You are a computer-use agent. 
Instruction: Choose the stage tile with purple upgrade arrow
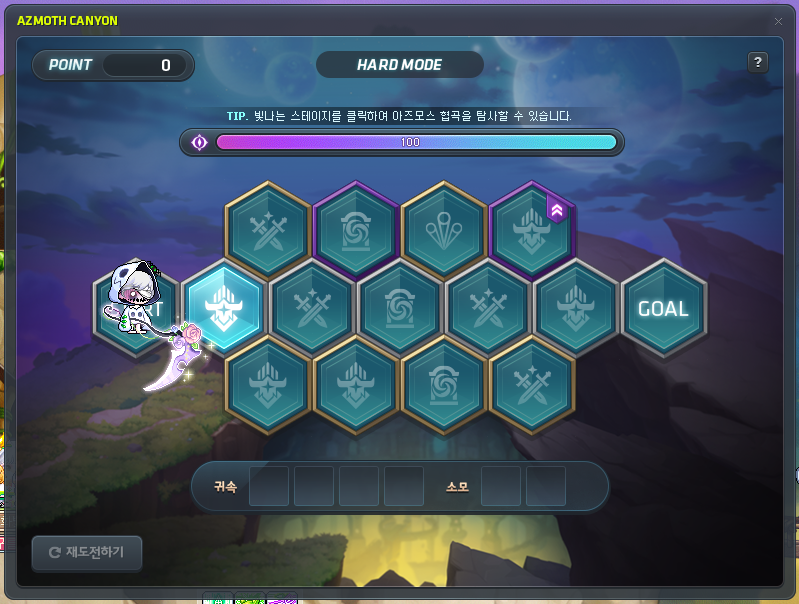pos(532,230)
